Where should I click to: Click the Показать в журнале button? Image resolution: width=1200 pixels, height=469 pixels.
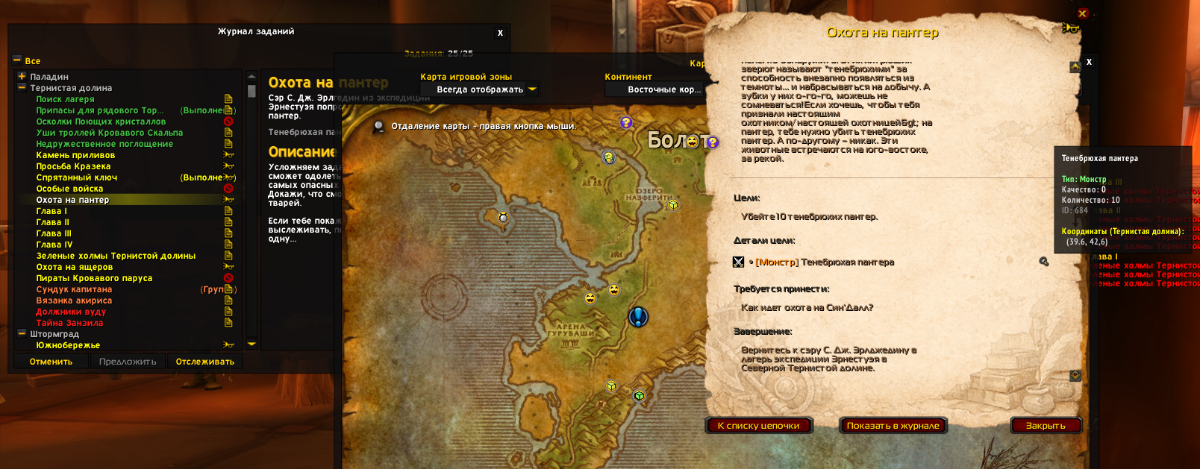pos(893,425)
